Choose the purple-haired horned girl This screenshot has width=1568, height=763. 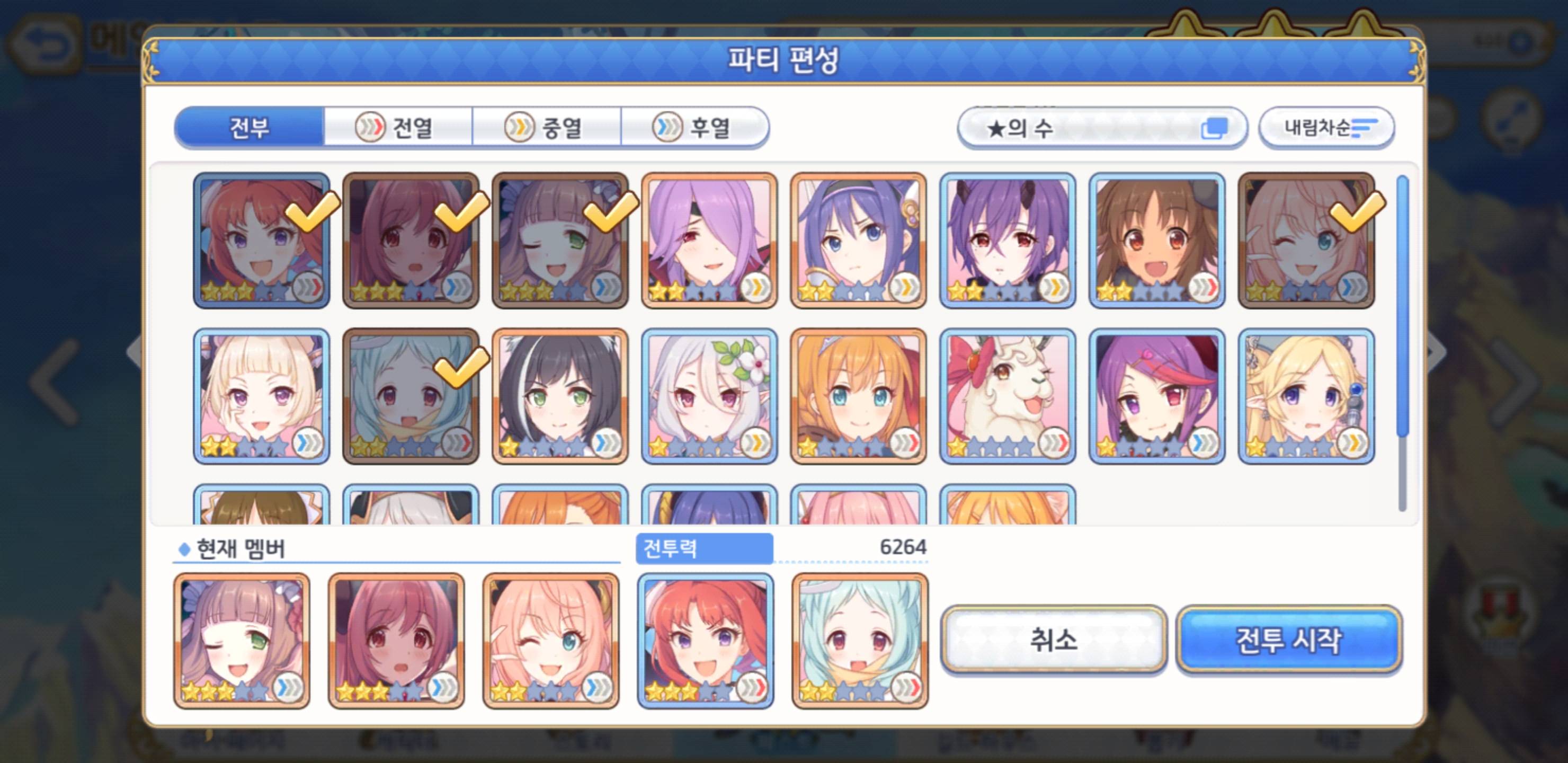click(x=1008, y=241)
